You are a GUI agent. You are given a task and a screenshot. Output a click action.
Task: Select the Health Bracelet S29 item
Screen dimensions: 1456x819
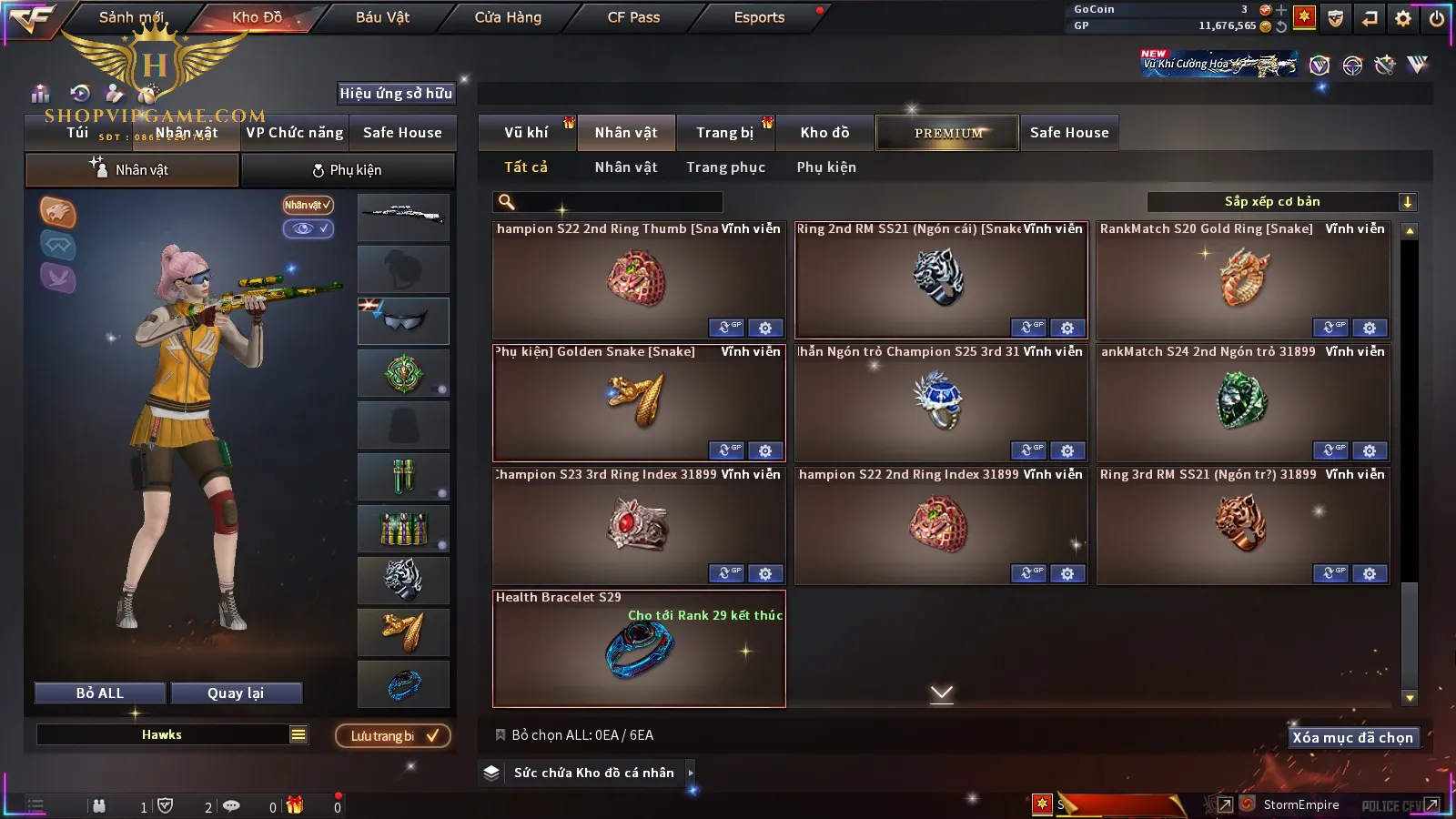coord(639,649)
